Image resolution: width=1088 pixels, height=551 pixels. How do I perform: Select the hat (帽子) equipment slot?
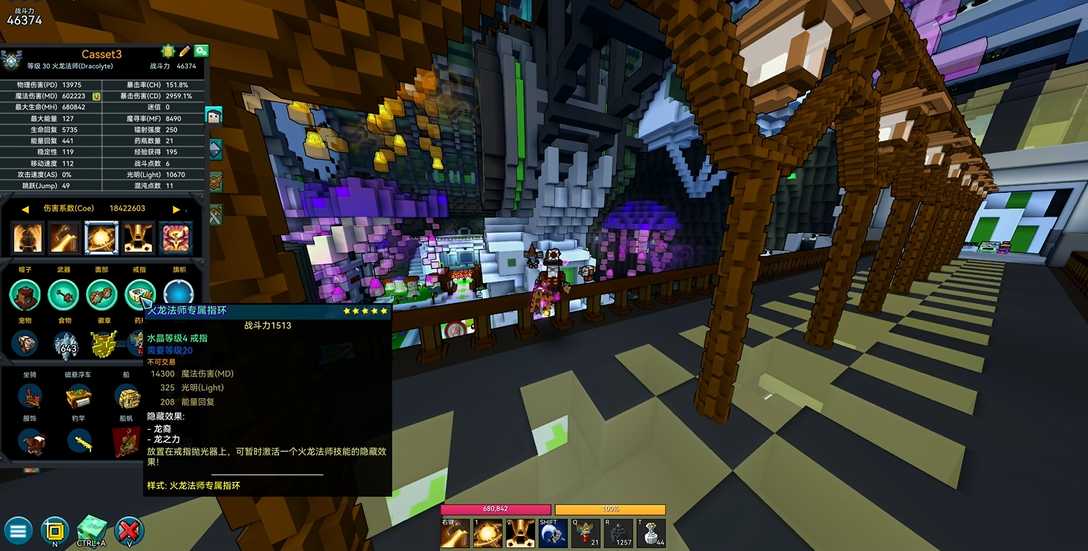(27, 294)
